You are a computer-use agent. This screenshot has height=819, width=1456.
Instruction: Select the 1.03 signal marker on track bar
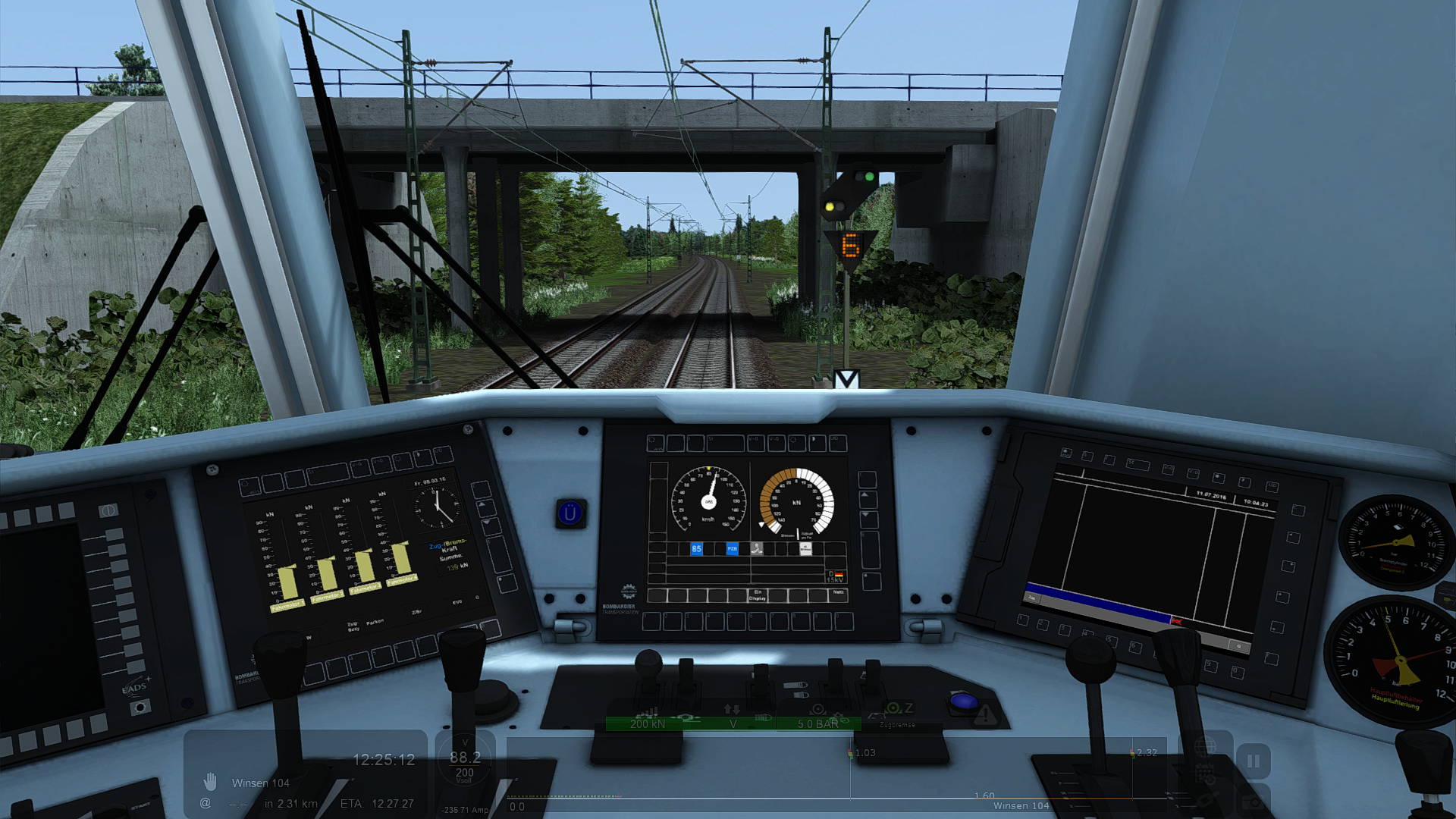[x=851, y=753]
